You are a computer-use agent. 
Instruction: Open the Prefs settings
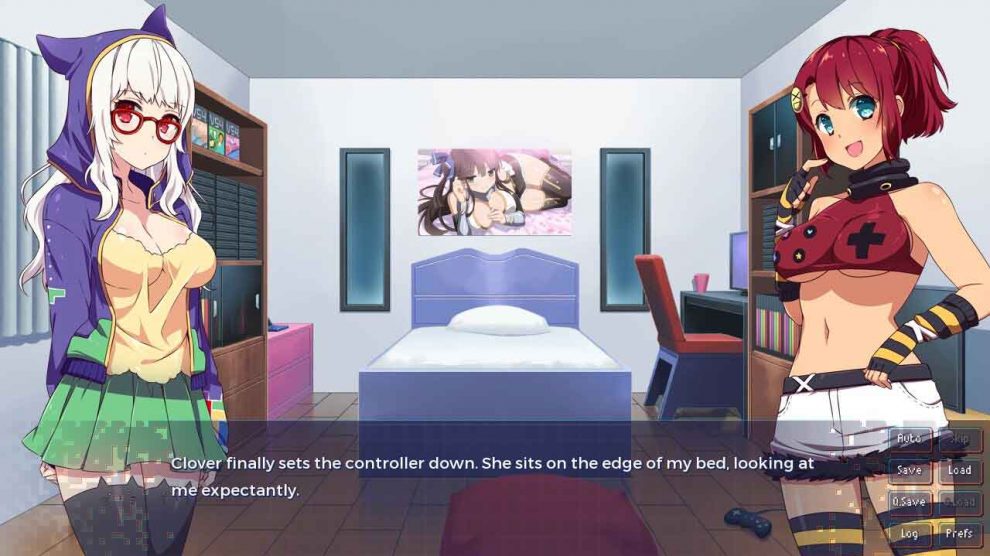959,534
